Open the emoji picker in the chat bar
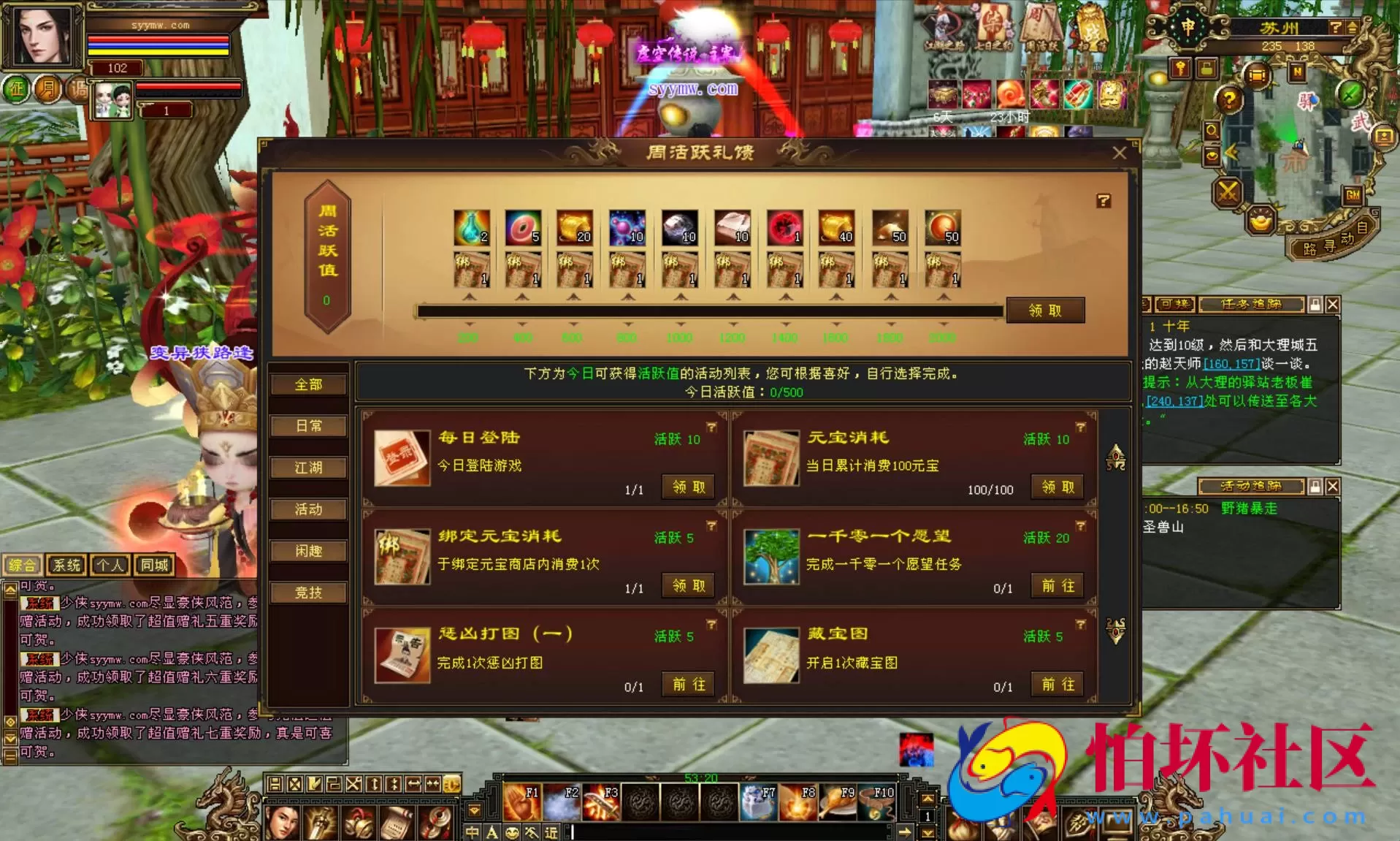Viewport: 1400px width, 841px height. tap(513, 832)
